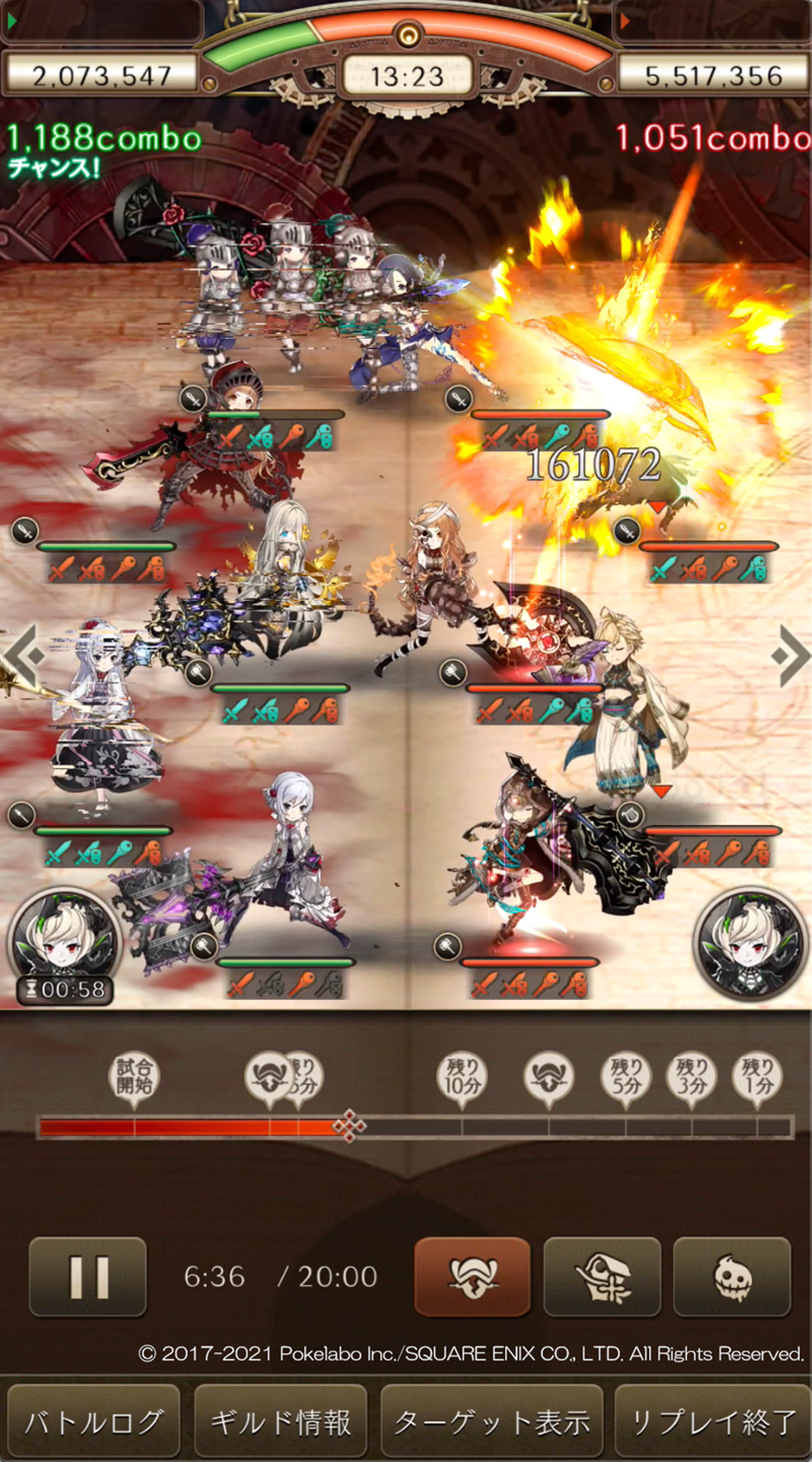Jump to the 残り5分 timeline marker
812x1462 pixels.
(625, 1077)
